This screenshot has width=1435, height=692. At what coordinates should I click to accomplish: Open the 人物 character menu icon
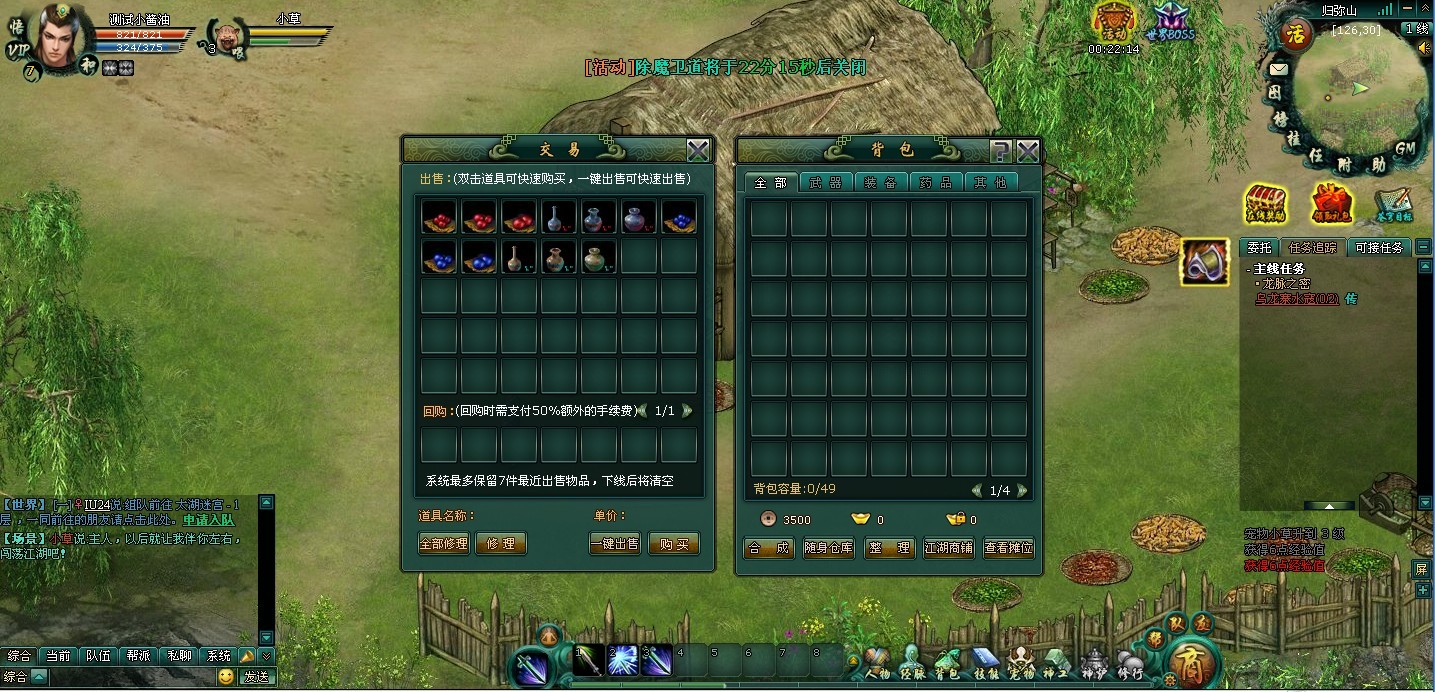tap(877, 662)
